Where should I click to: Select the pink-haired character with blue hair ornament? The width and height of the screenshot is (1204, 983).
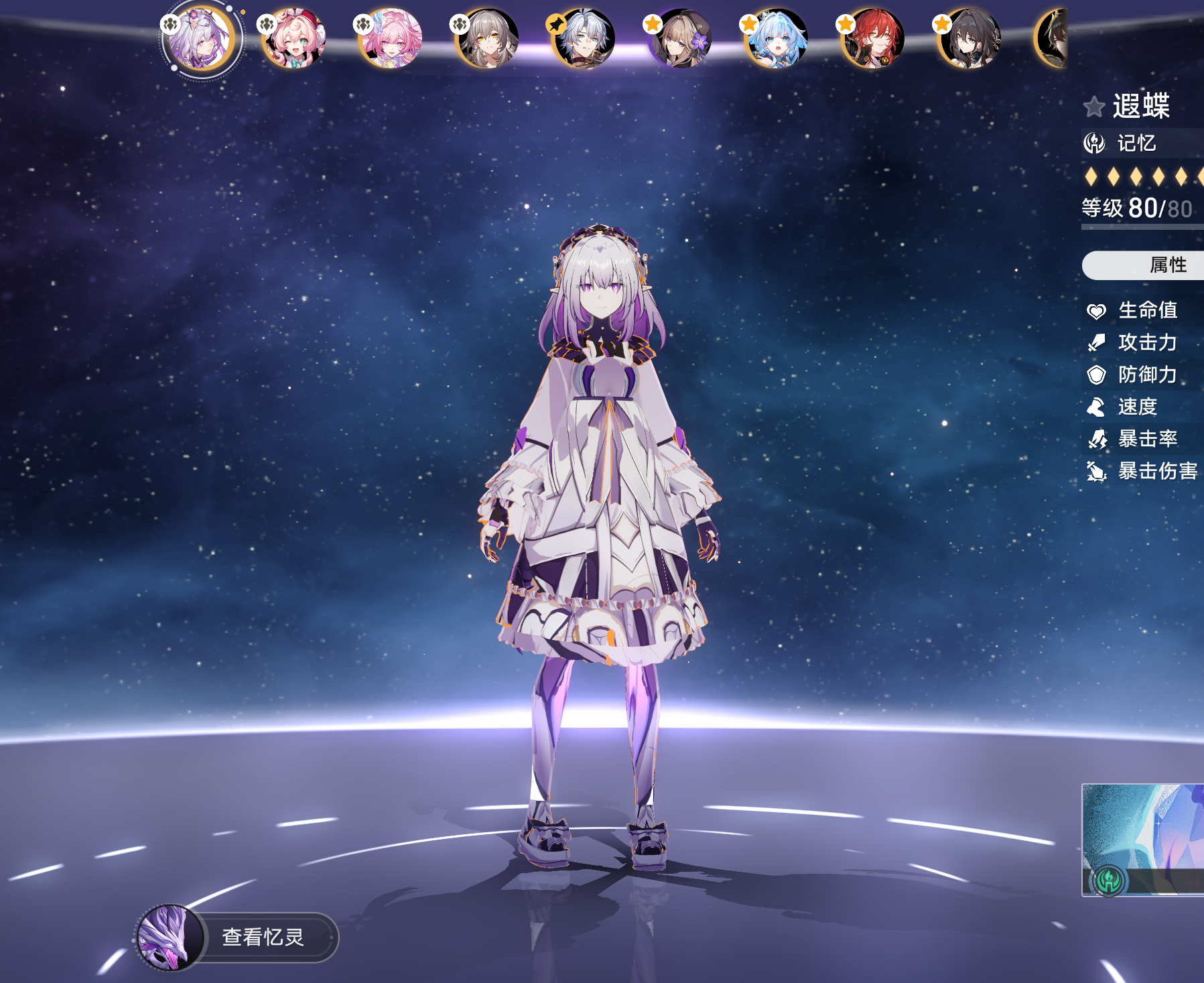[391, 39]
